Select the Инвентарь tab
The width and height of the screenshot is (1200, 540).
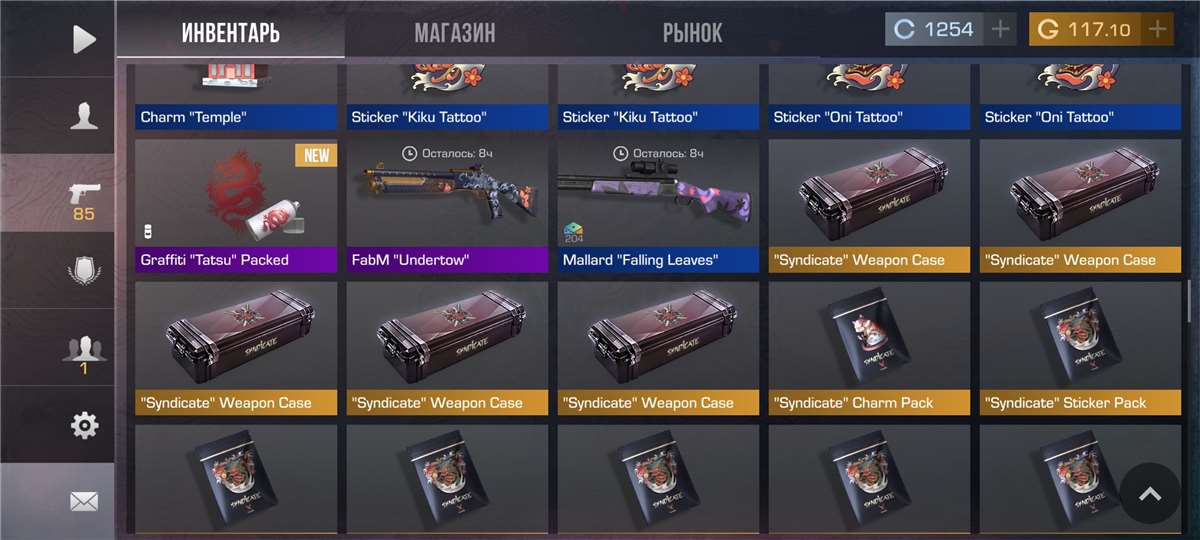pyautogui.click(x=231, y=32)
